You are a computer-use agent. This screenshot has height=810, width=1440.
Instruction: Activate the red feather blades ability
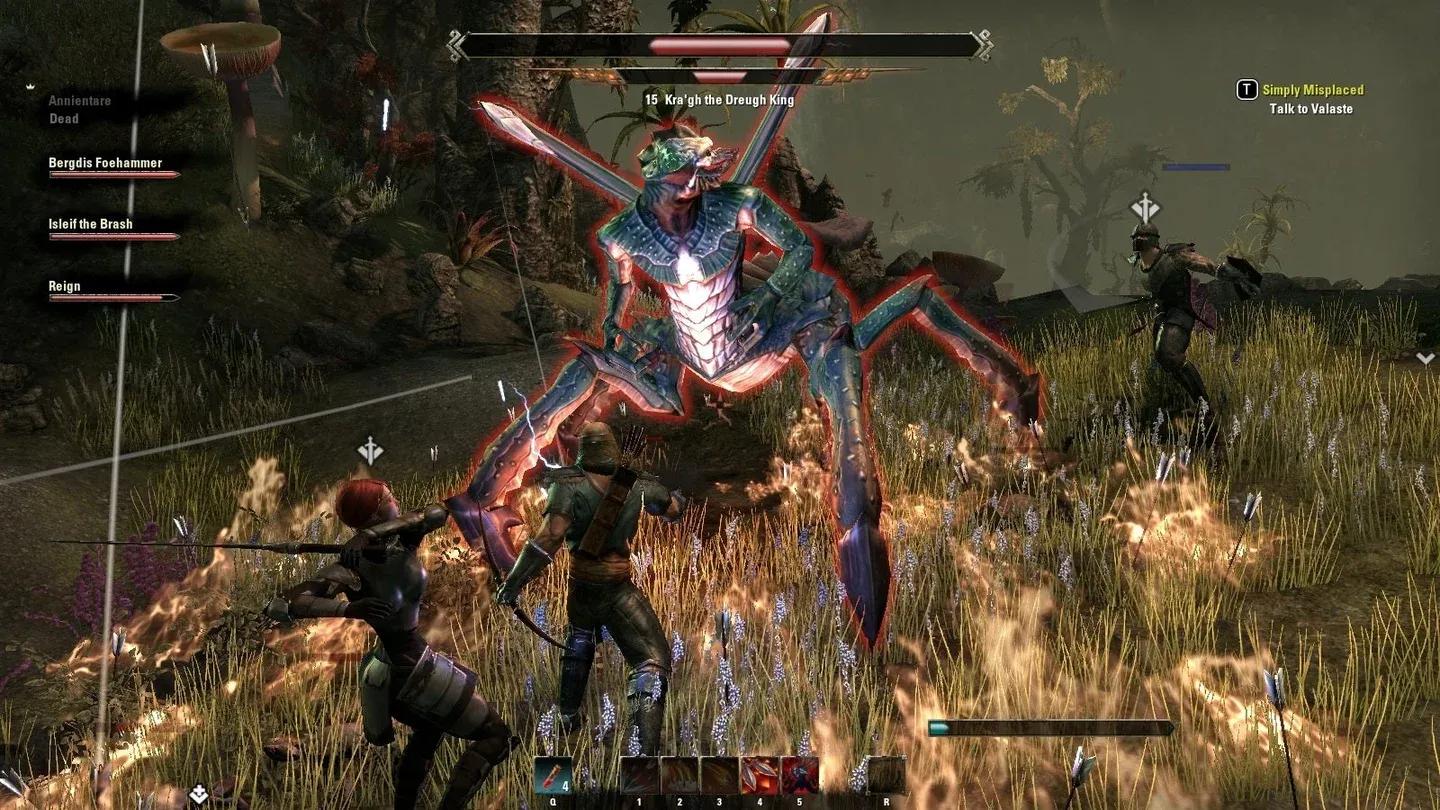point(759,775)
